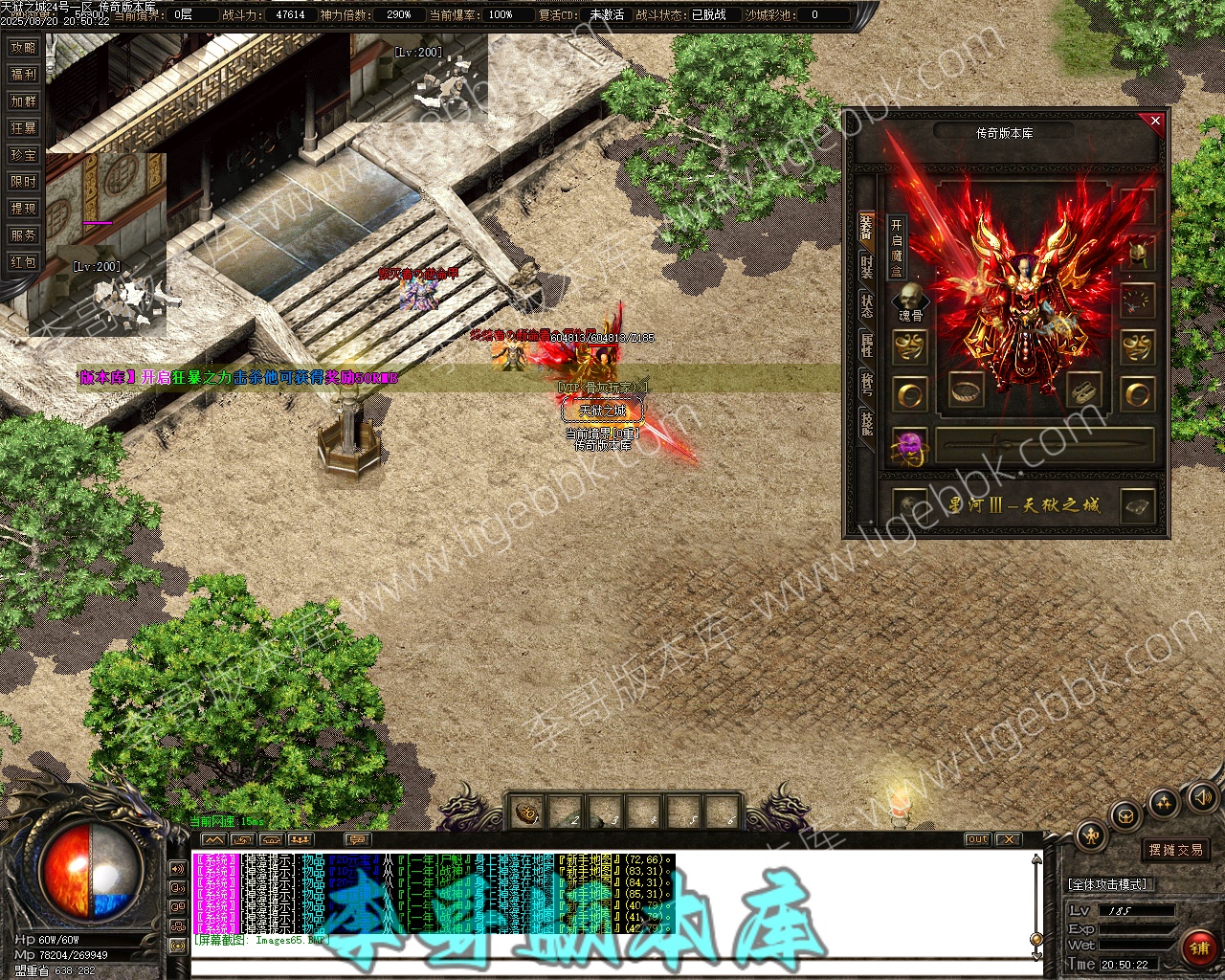
Task: Switch to the 技能 skills tab
Action: 866,423
